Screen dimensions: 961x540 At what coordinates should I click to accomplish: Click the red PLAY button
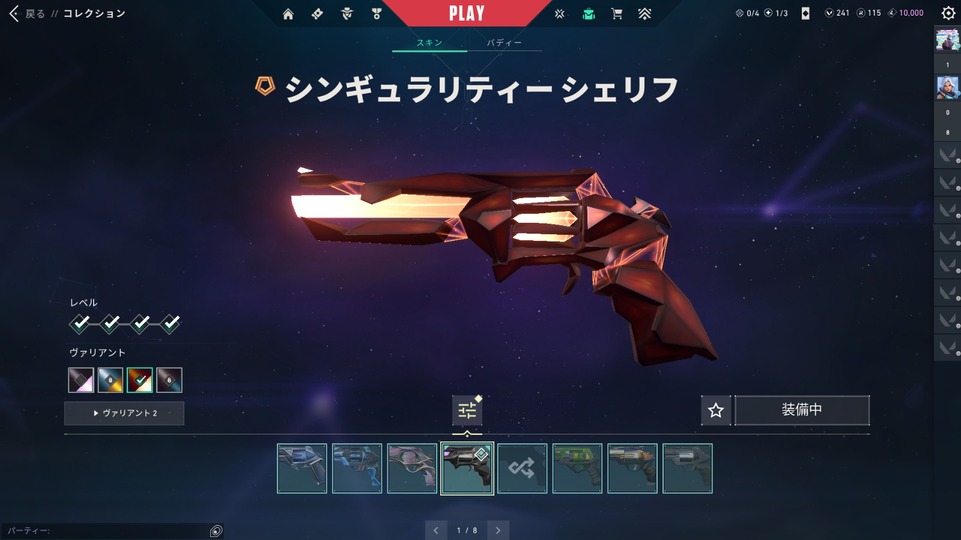467,13
